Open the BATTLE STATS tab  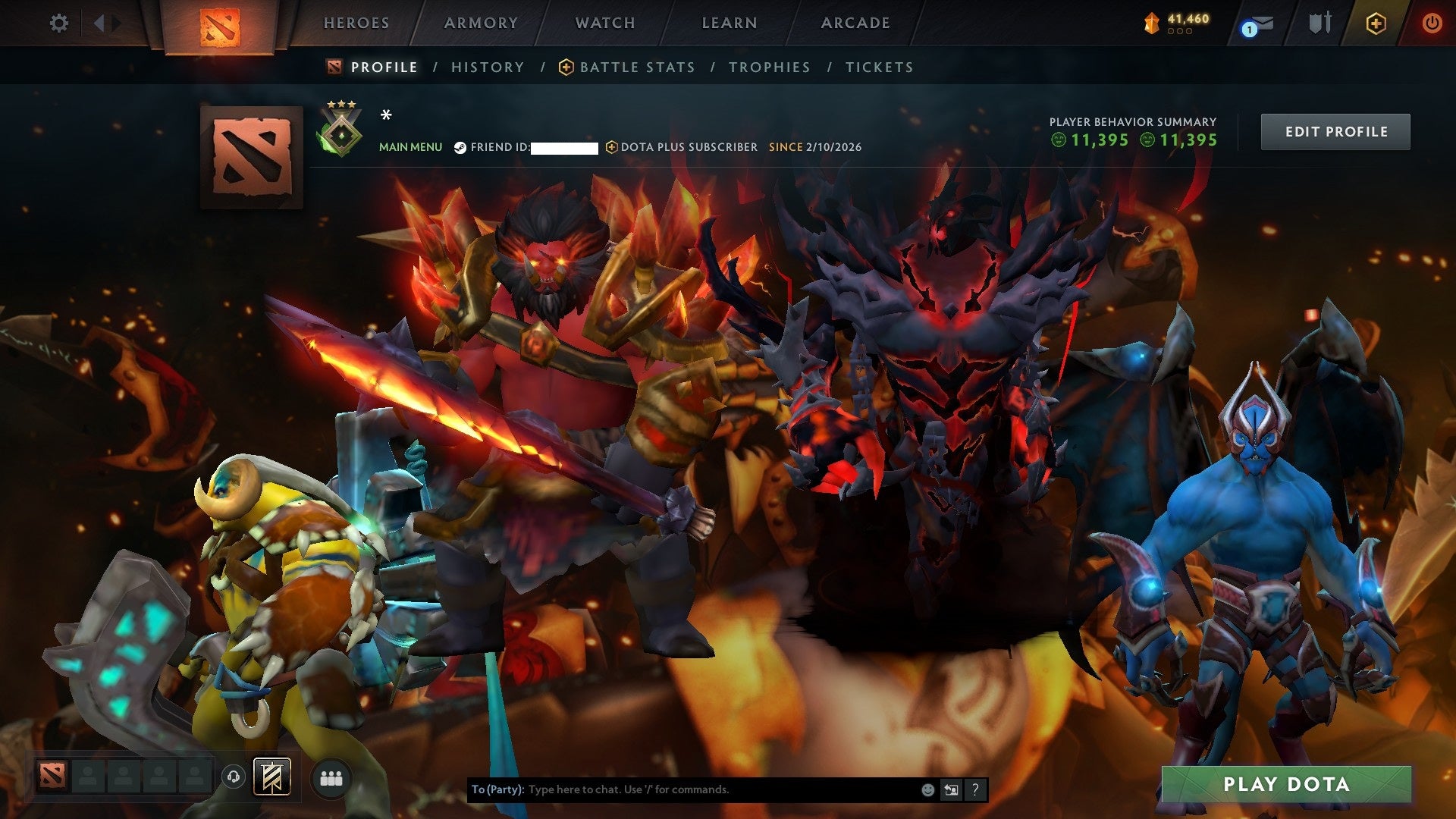(x=635, y=67)
